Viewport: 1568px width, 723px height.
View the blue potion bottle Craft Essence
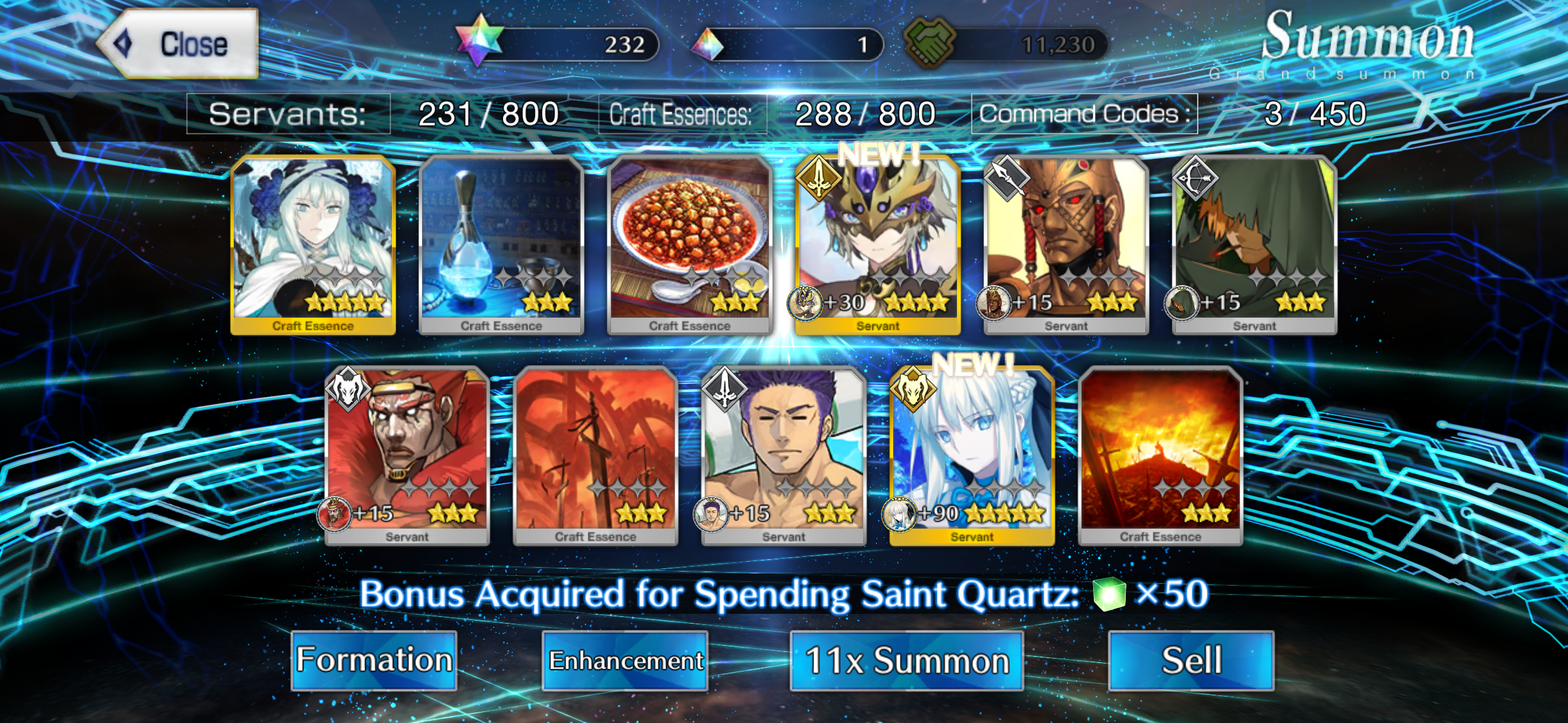coord(501,245)
